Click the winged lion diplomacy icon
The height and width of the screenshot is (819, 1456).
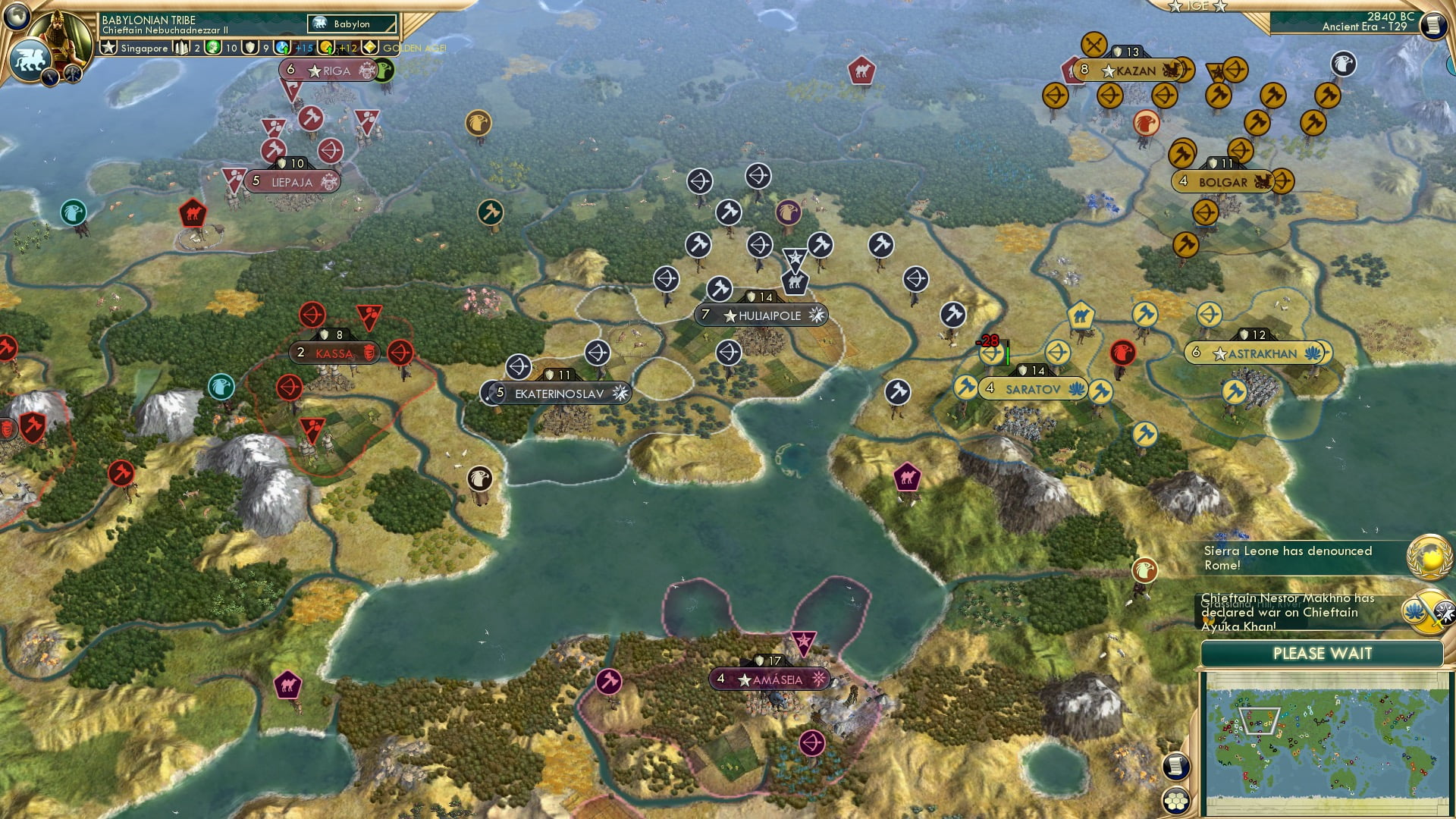click(30, 61)
